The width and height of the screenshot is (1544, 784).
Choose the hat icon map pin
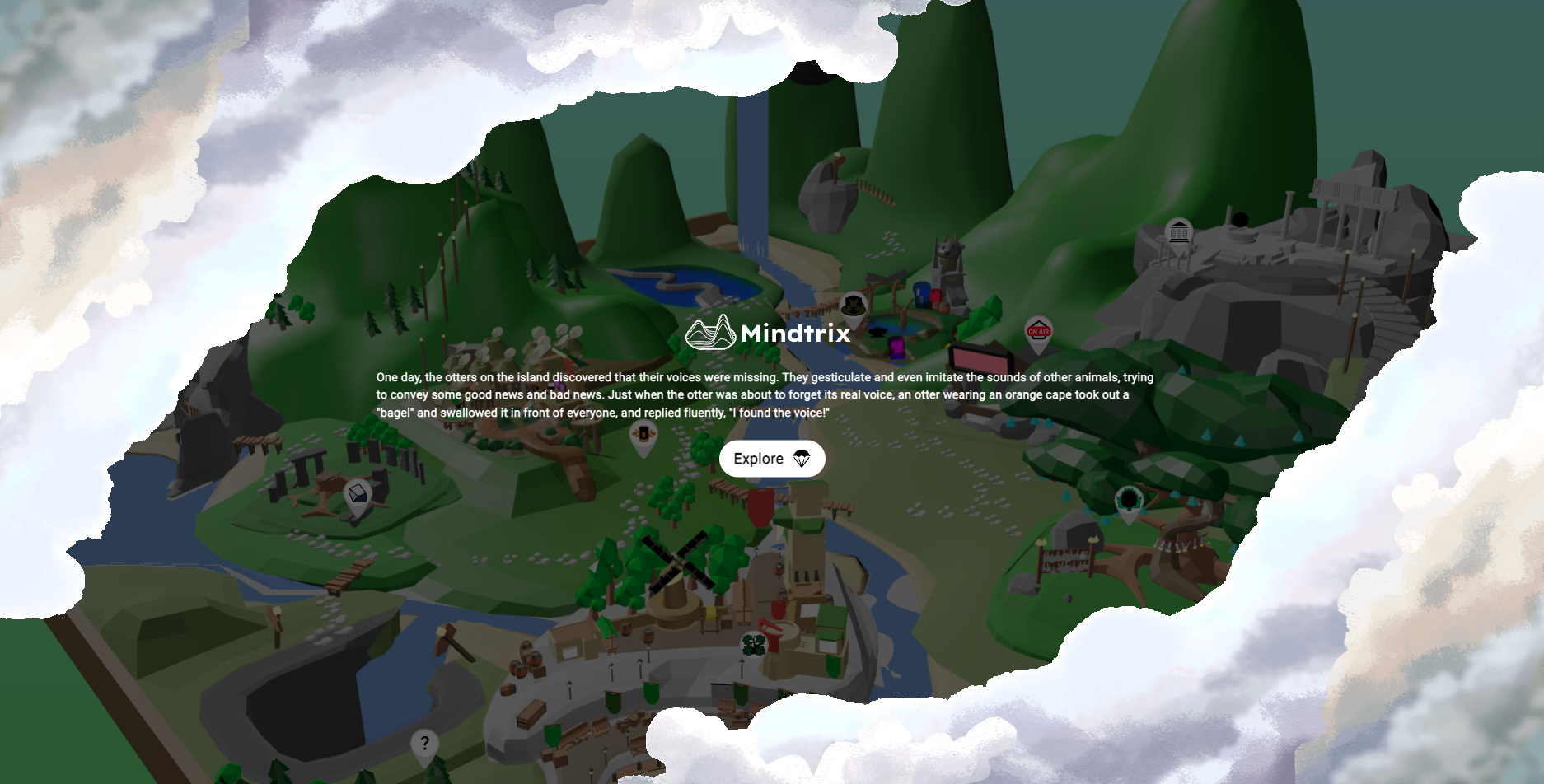coord(854,306)
